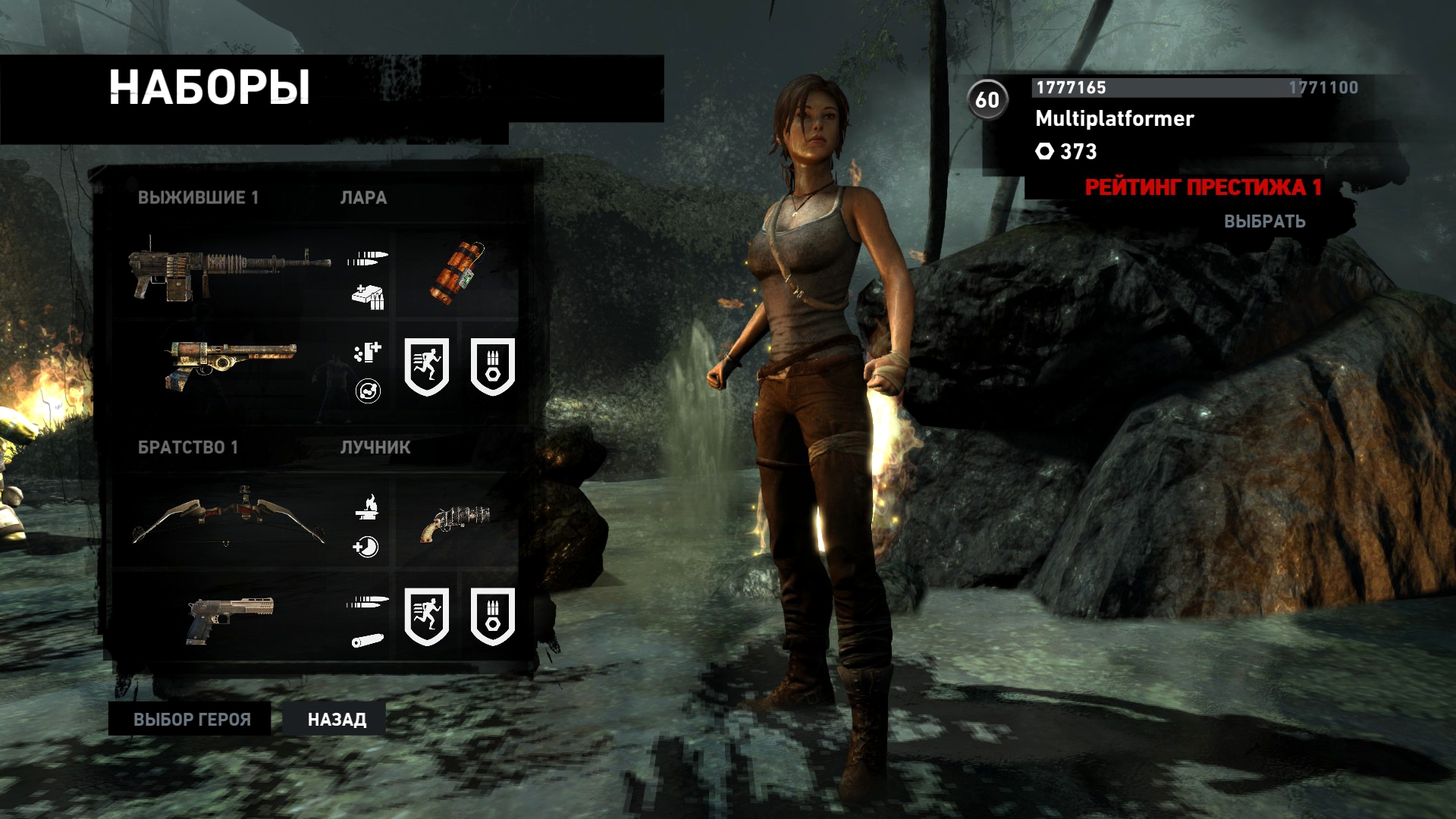The width and height of the screenshot is (1456, 819).
Task: Open the ВЫЖИВШИЕ 1 loadout header
Action: 198,198
